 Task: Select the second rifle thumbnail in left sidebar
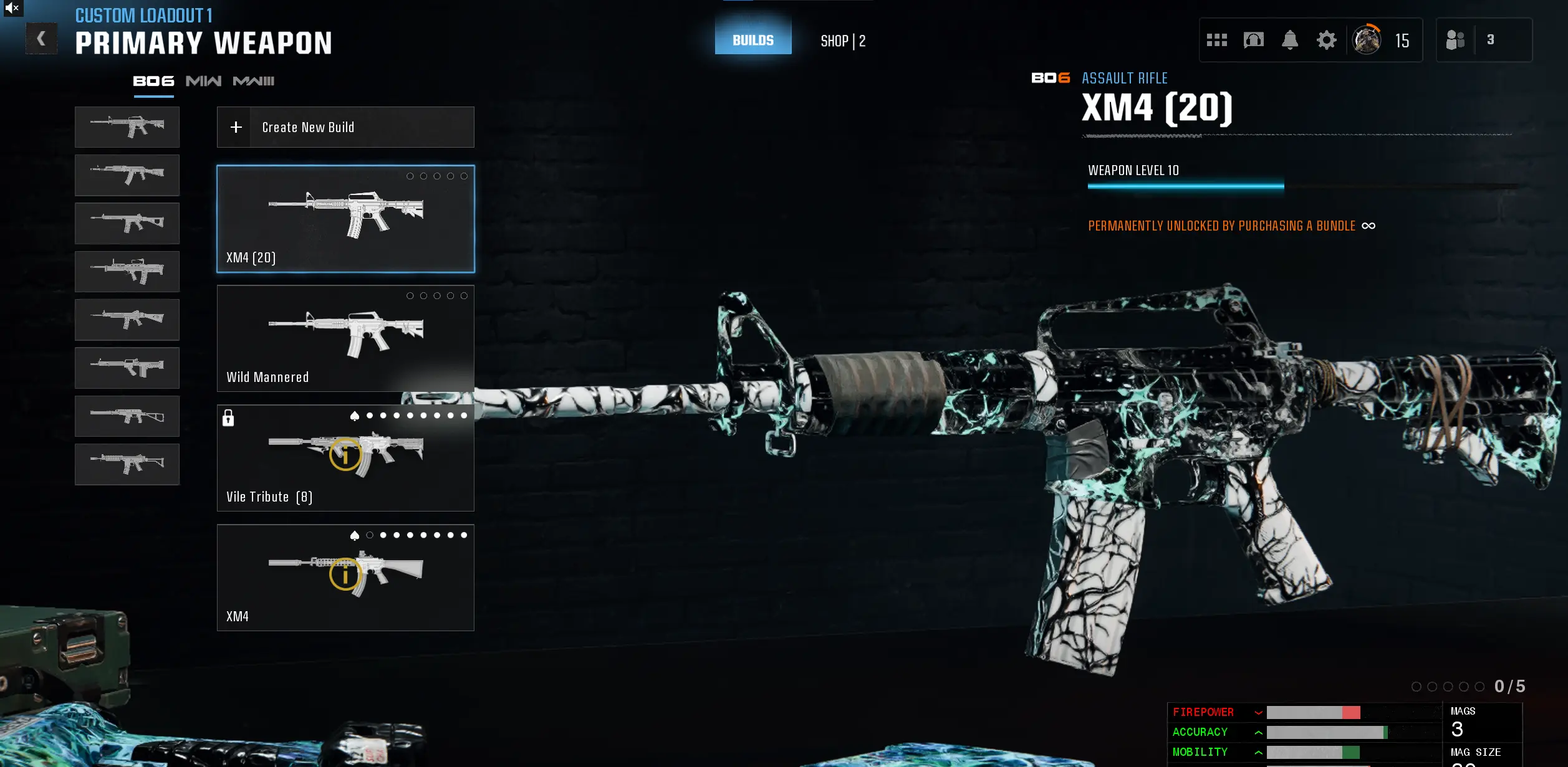point(127,175)
